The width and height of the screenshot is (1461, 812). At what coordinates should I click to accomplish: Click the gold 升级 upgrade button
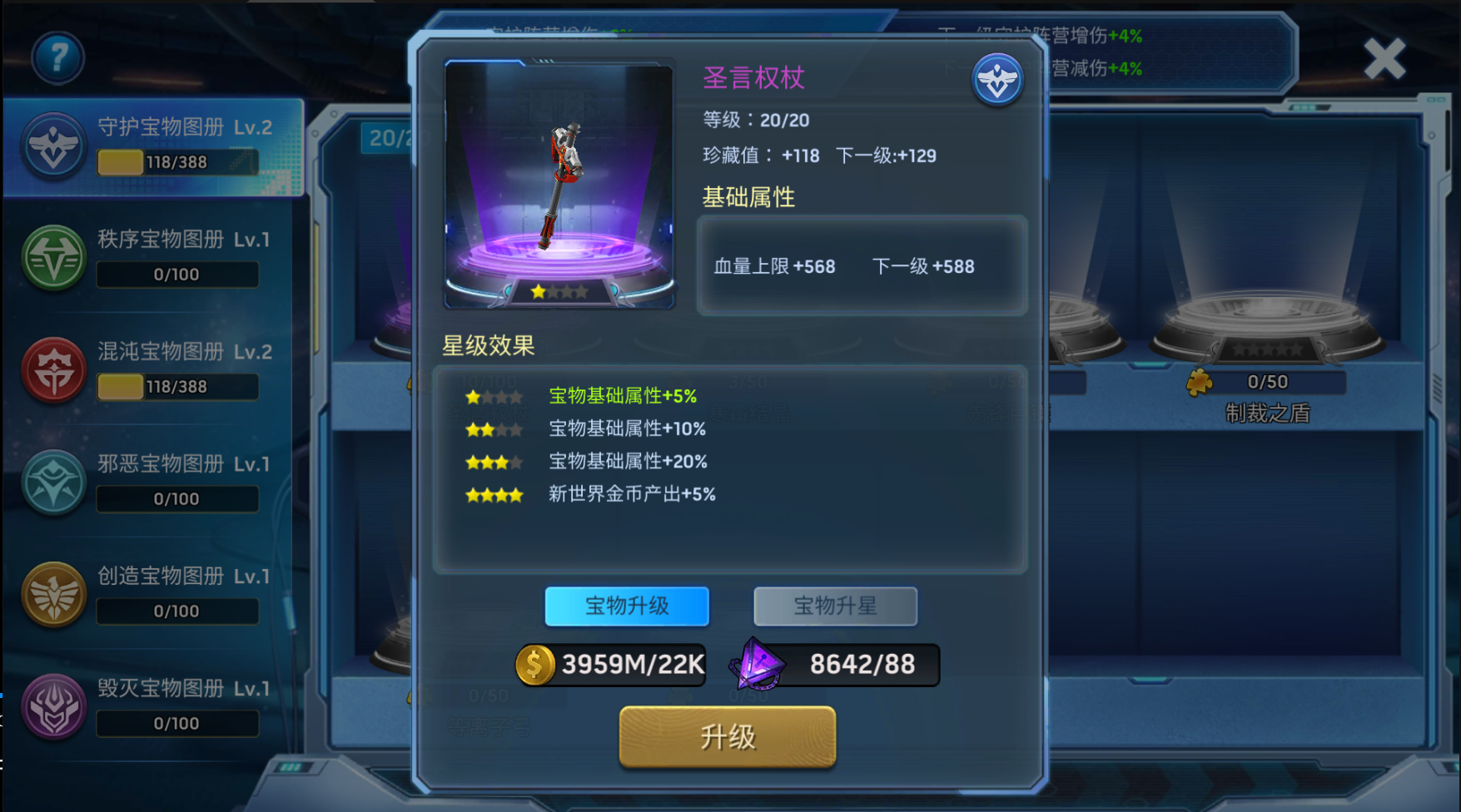[727, 737]
